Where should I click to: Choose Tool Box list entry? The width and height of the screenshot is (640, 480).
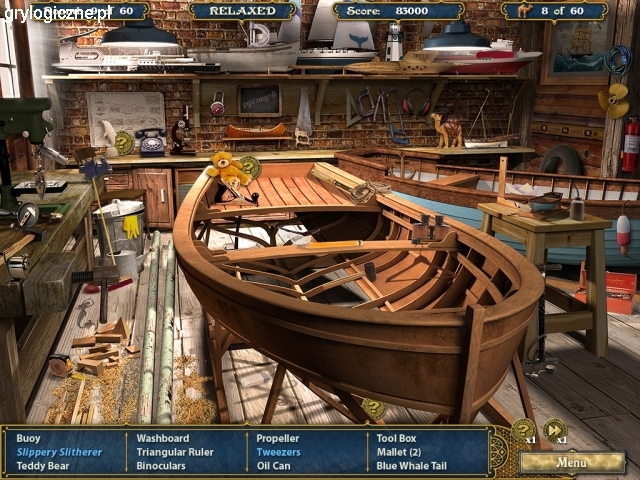click(x=396, y=438)
